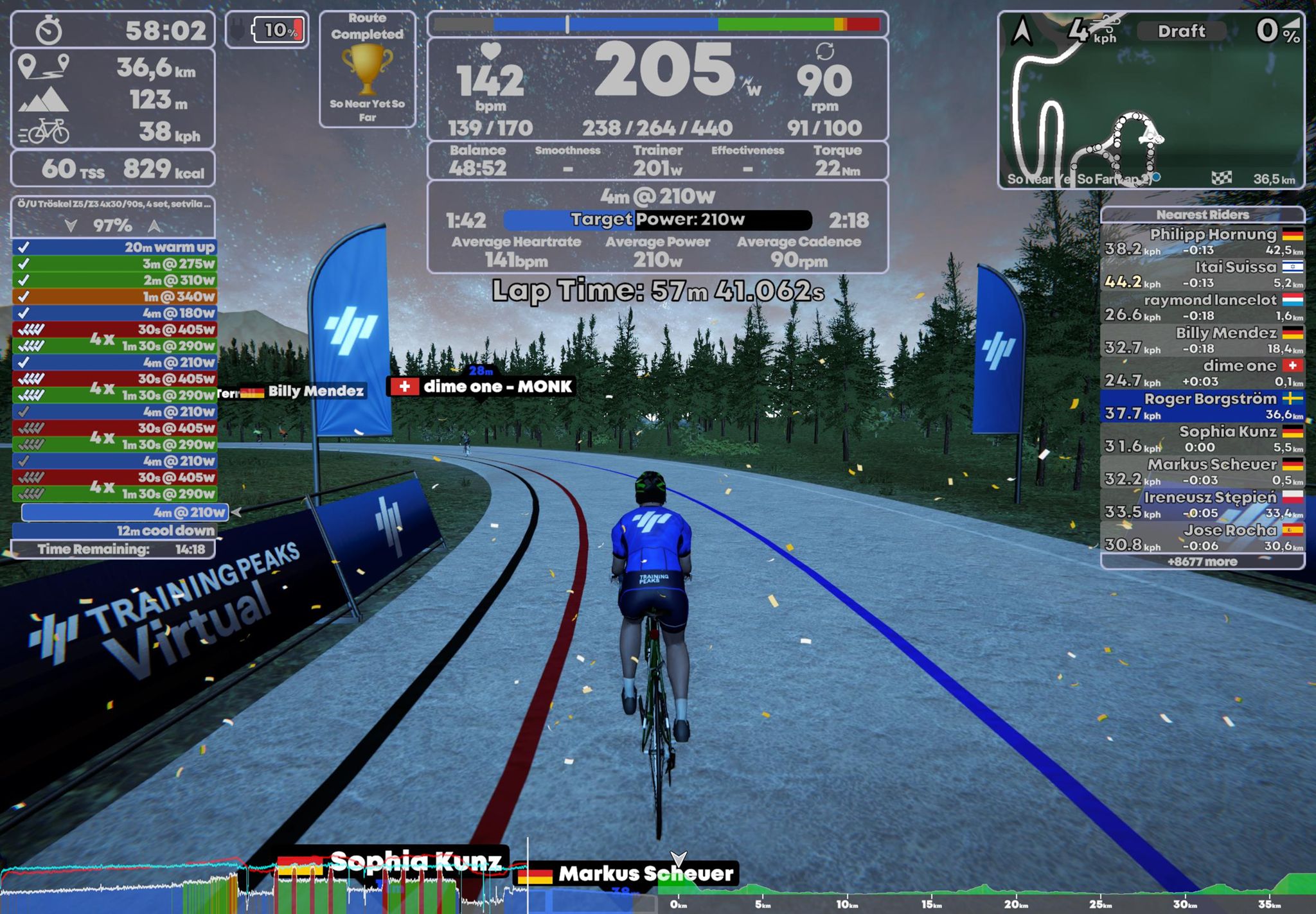The height and width of the screenshot is (914, 1316).
Task: Select Sophia Kunz's name label
Action: click(414, 859)
